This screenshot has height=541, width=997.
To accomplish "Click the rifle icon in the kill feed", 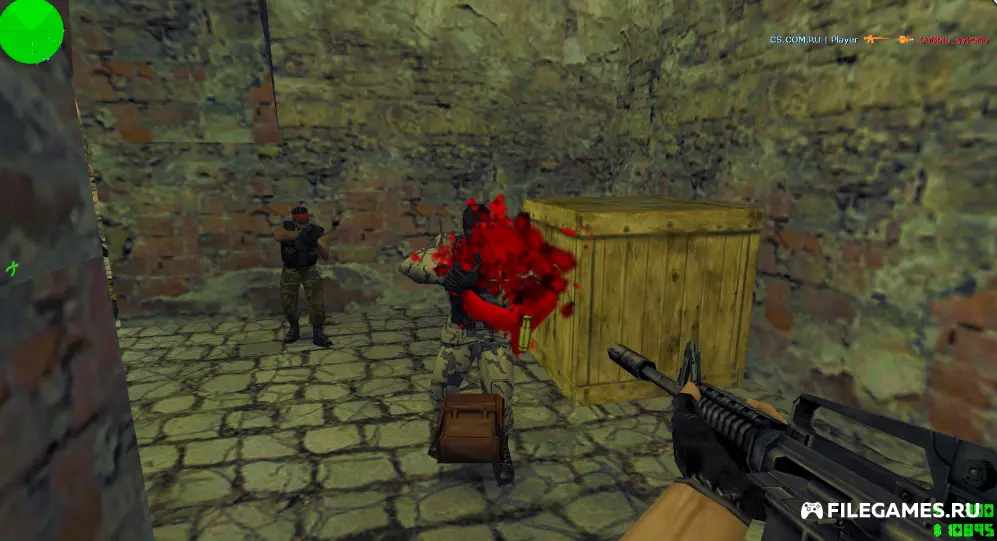I will pyautogui.click(x=876, y=39).
